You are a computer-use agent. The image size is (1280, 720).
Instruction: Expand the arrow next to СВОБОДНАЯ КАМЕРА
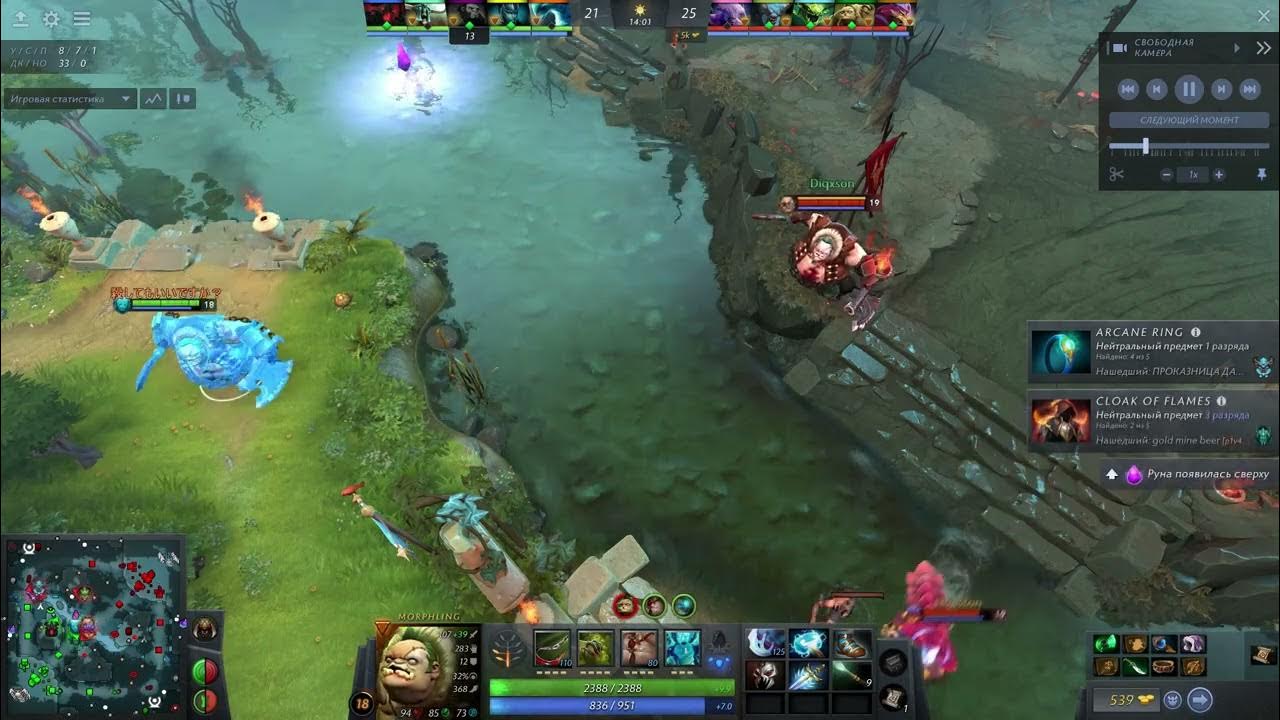(x=1237, y=48)
